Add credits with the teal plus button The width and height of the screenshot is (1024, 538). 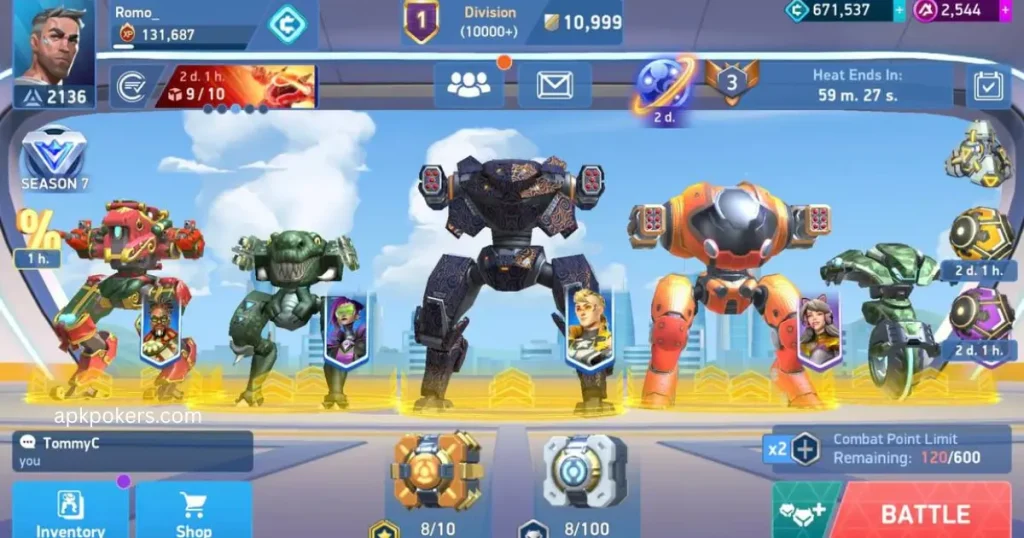tap(899, 11)
